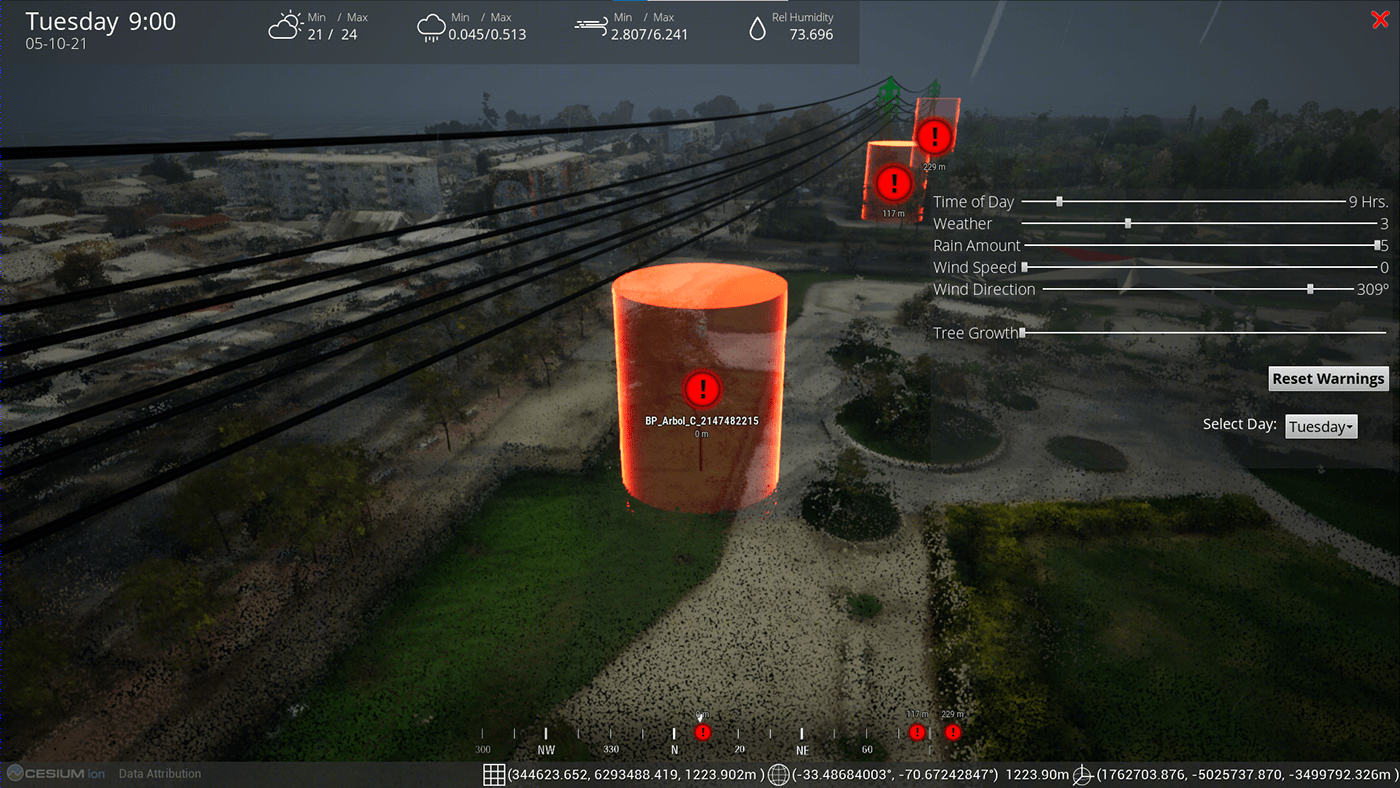Click the rain cloud icon in the header
The width and height of the screenshot is (1400, 788).
[430, 25]
